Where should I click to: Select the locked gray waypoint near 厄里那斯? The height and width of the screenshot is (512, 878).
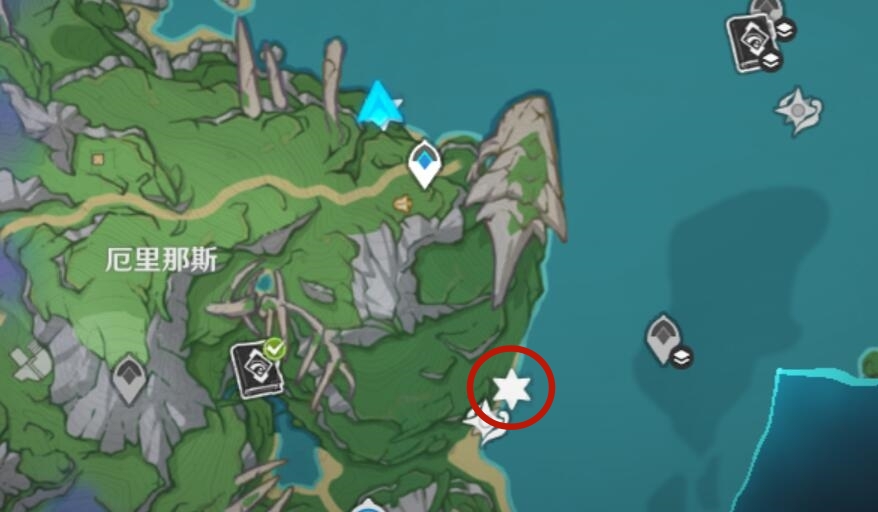tap(128, 379)
